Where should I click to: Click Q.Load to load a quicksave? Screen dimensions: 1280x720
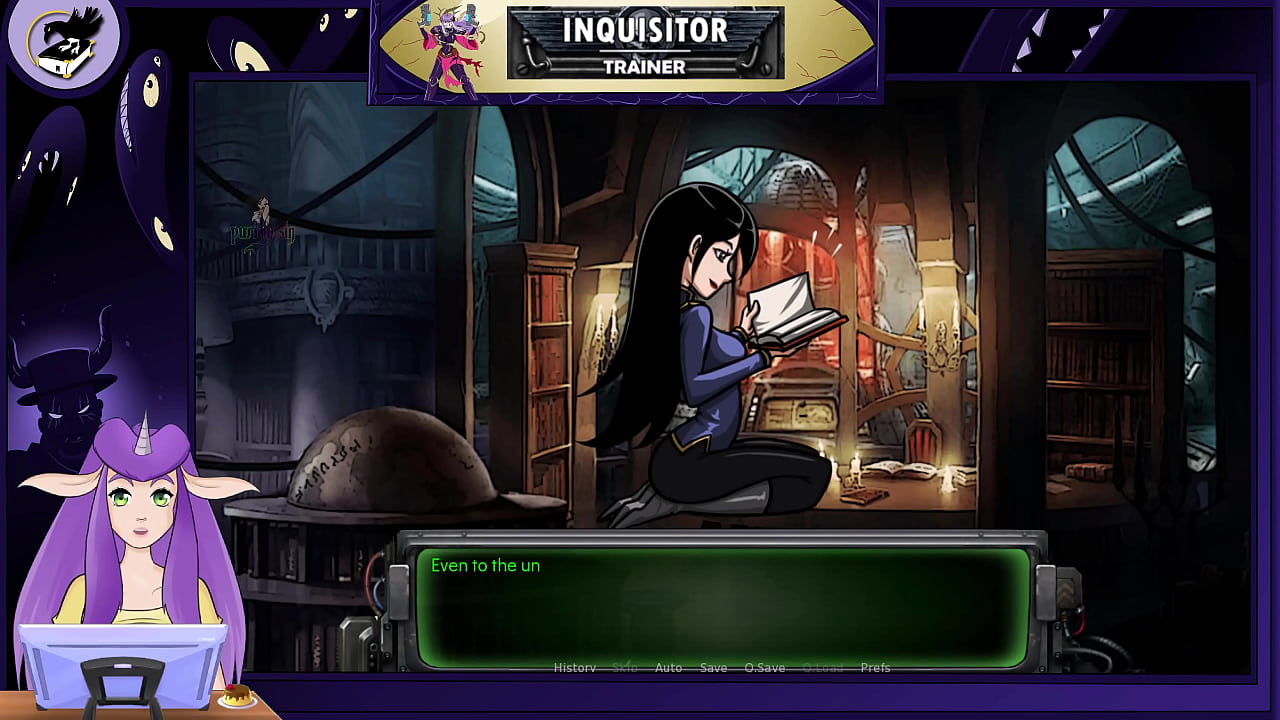823,667
